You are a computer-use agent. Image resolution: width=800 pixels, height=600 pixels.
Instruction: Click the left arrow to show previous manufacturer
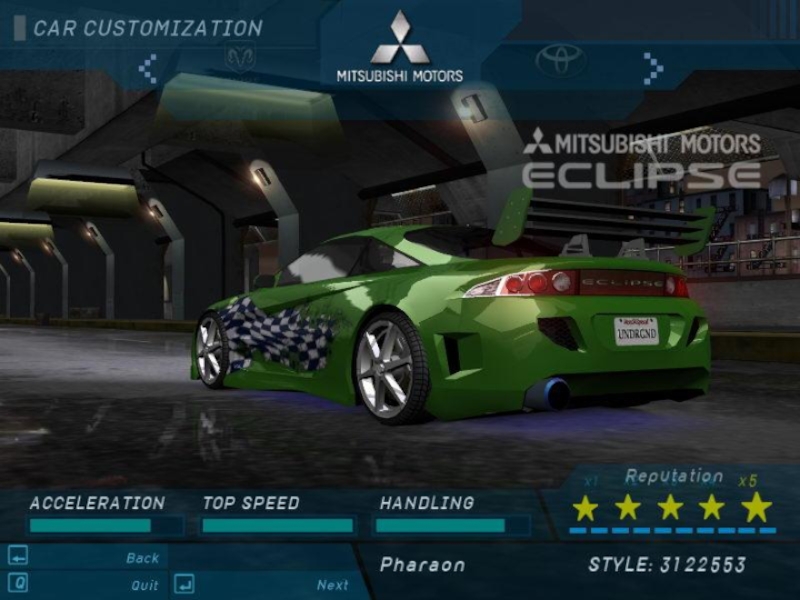[148, 68]
